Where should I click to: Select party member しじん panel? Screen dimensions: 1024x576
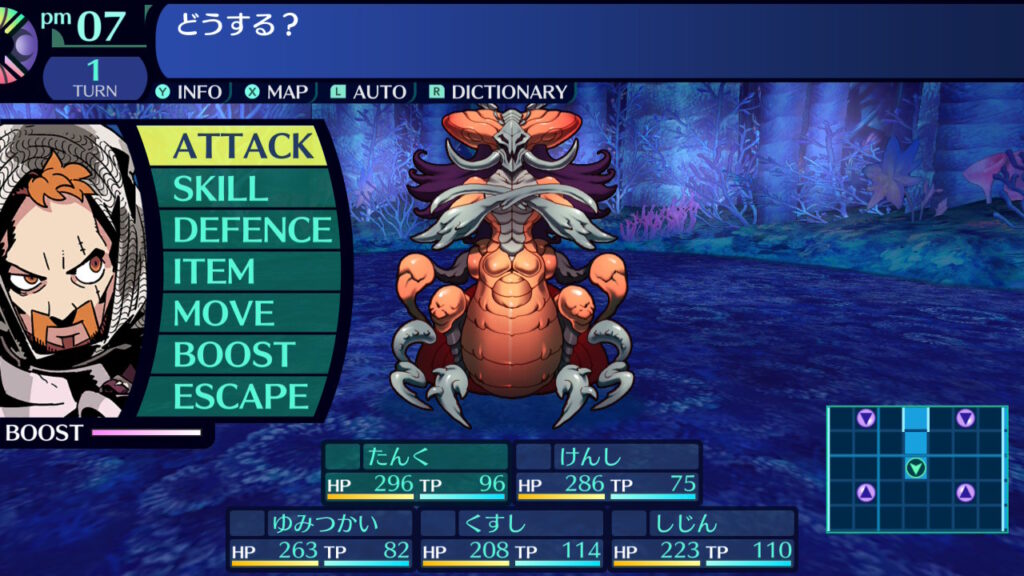click(x=703, y=538)
